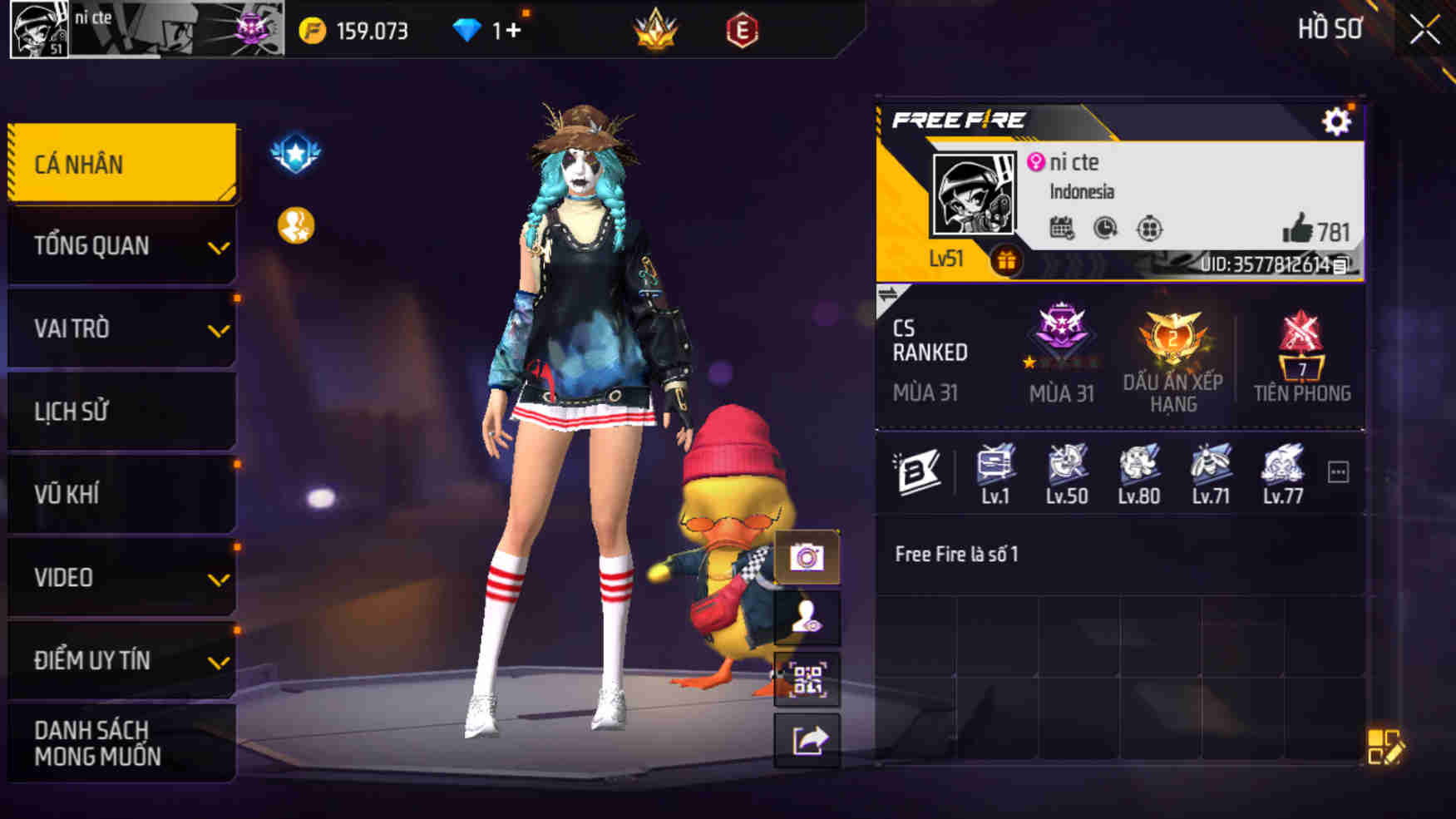Open profile settings gear
This screenshot has height=819, width=1456.
click(1337, 121)
